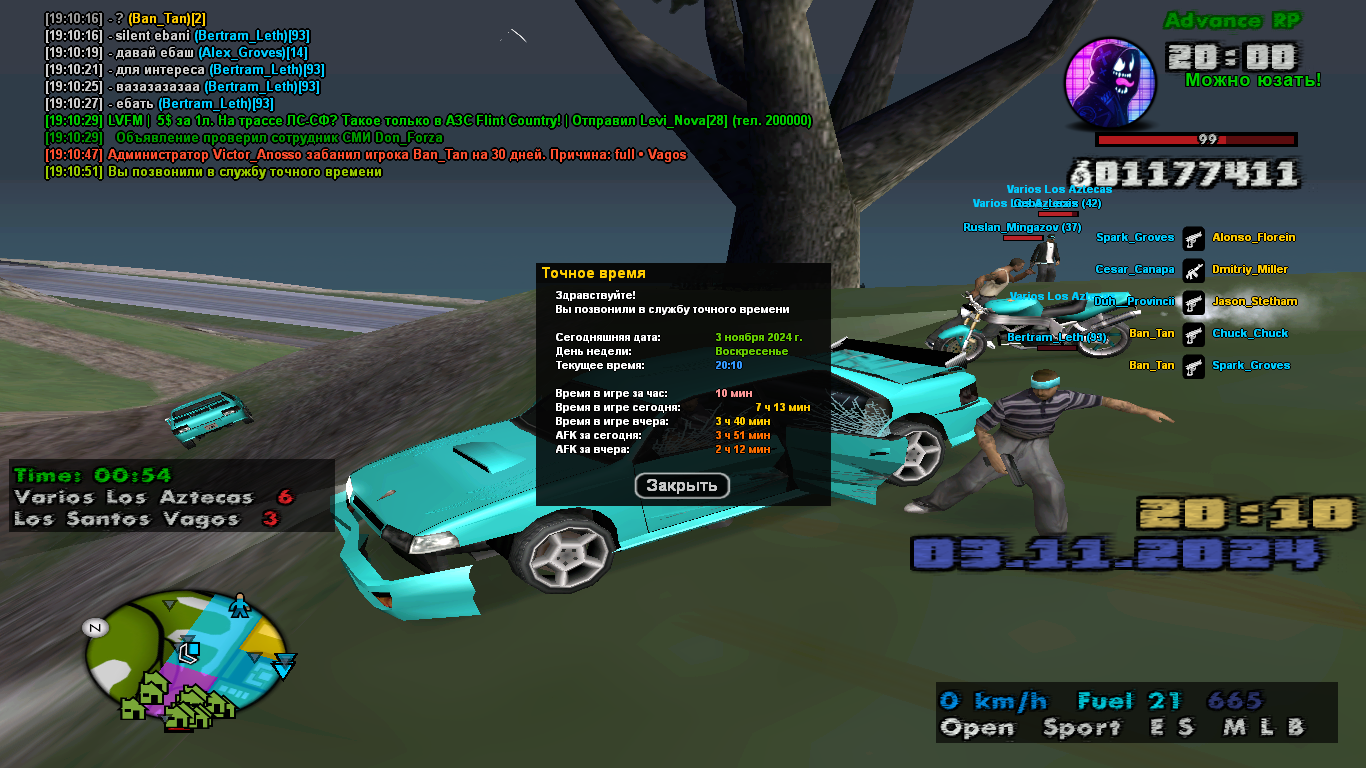Click the N compass marker on the minimap

click(96, 628)
